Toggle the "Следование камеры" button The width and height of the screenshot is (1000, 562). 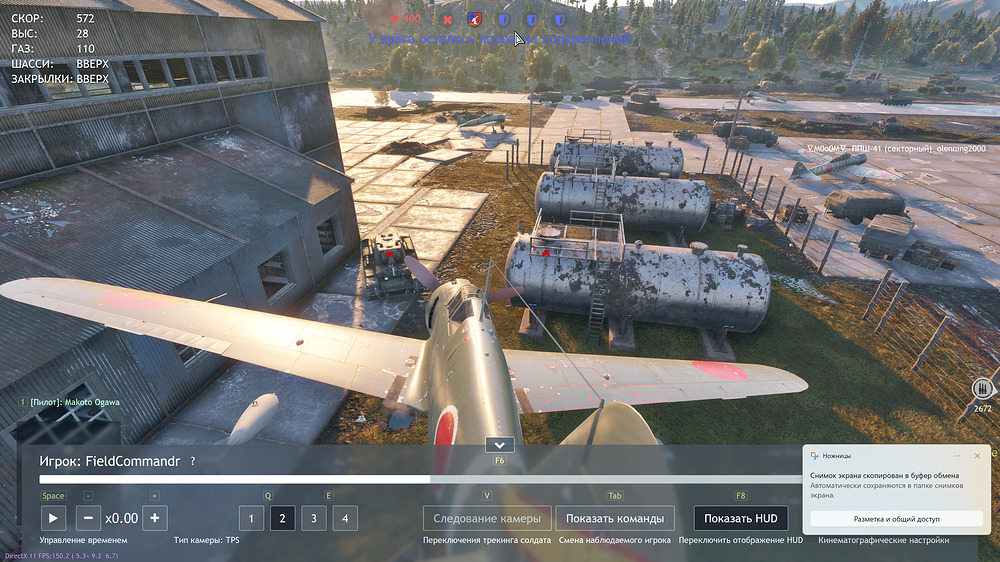[487, 518]
